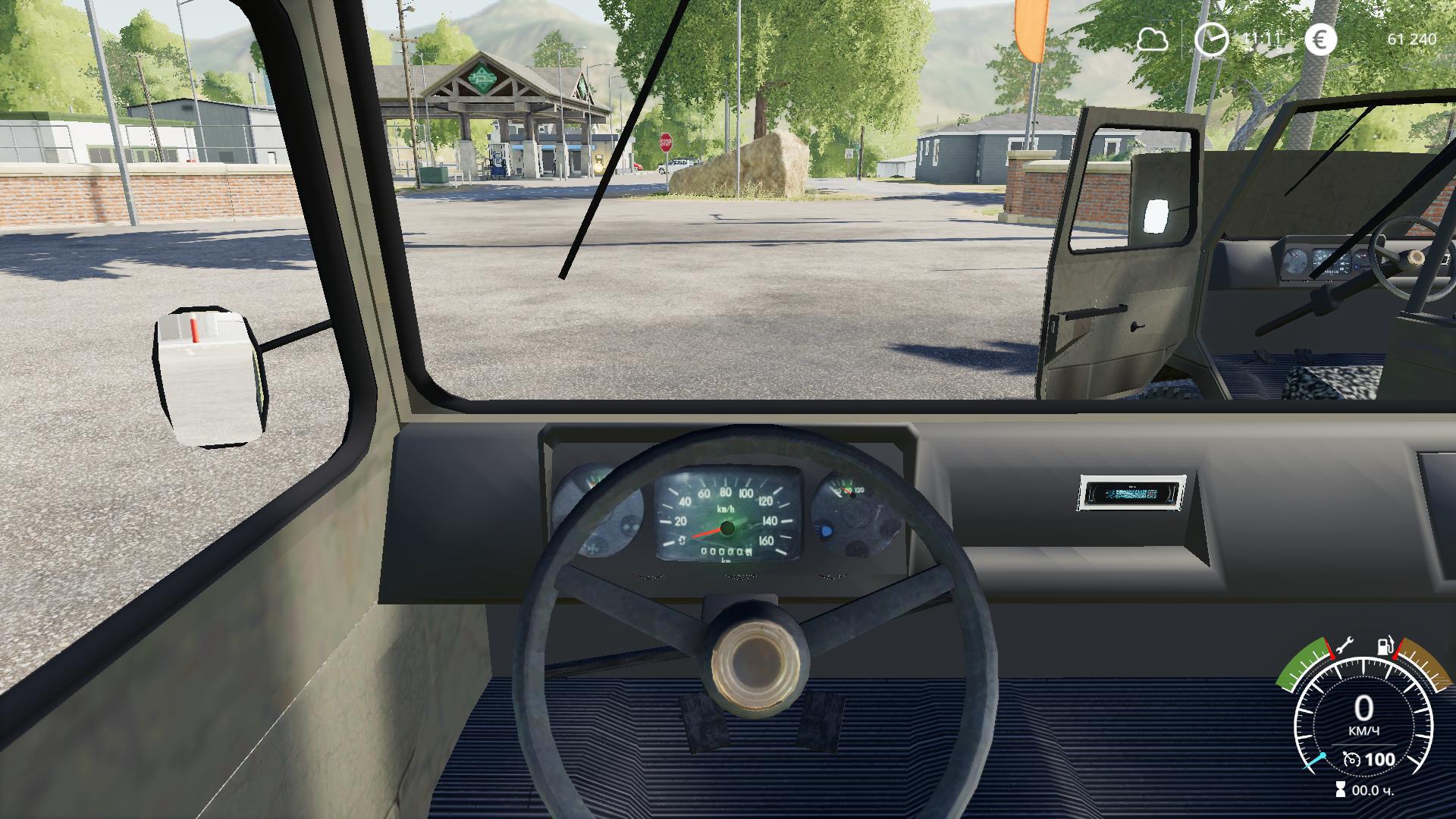Click the euro money icon
Image resolution: width=1456 pixels, height=819 pixels.
click(x=1320, y=39)
